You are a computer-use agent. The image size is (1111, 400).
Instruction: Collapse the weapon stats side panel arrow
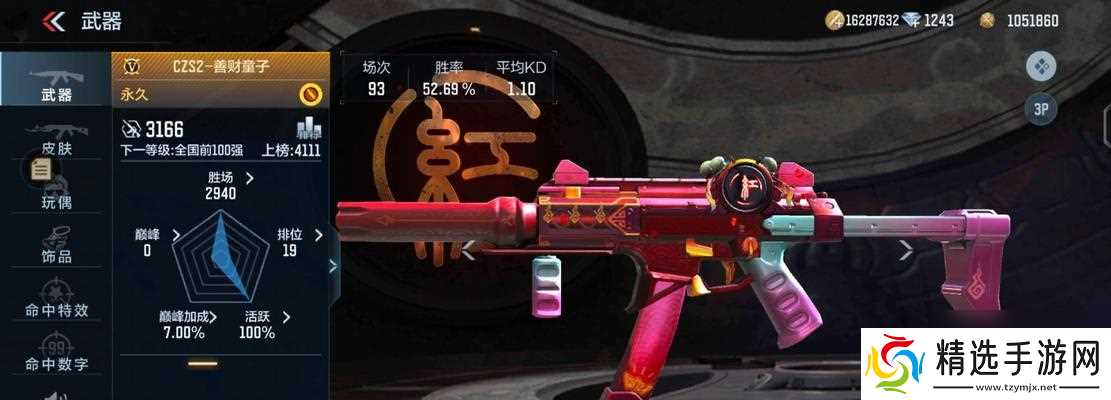coord(334,266)
